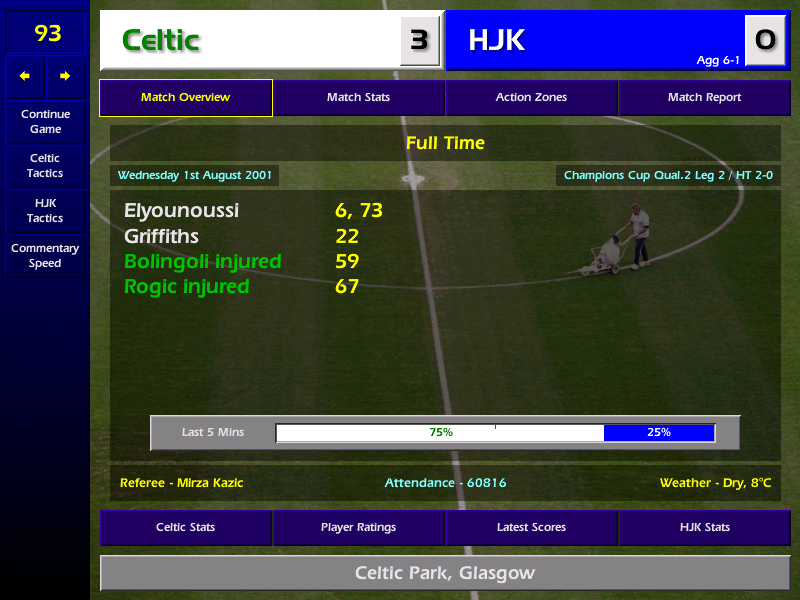
Task: Select referee Mirza Kazic
Action: click(x=181, y=483)
